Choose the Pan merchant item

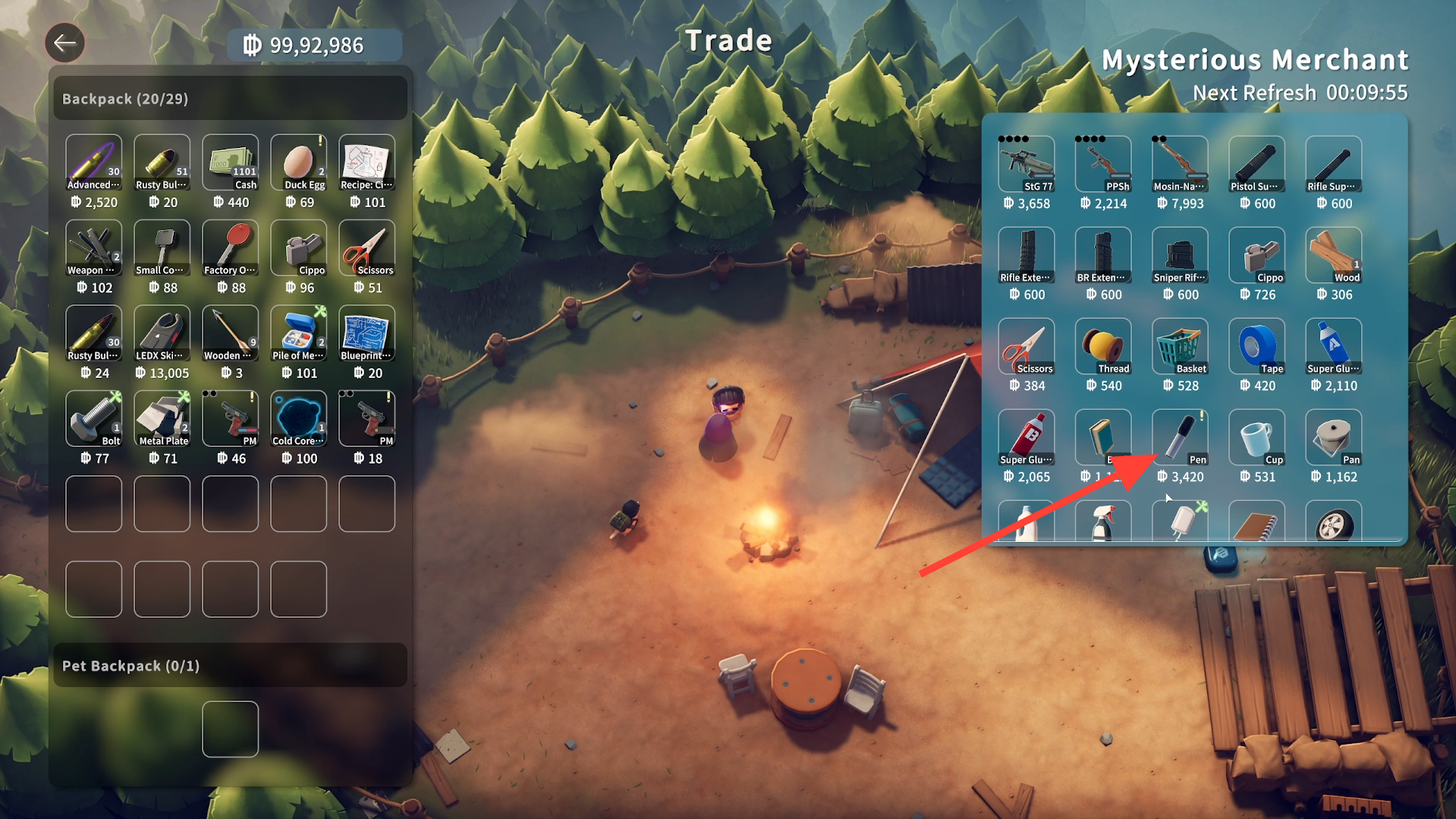(1333, 438)
